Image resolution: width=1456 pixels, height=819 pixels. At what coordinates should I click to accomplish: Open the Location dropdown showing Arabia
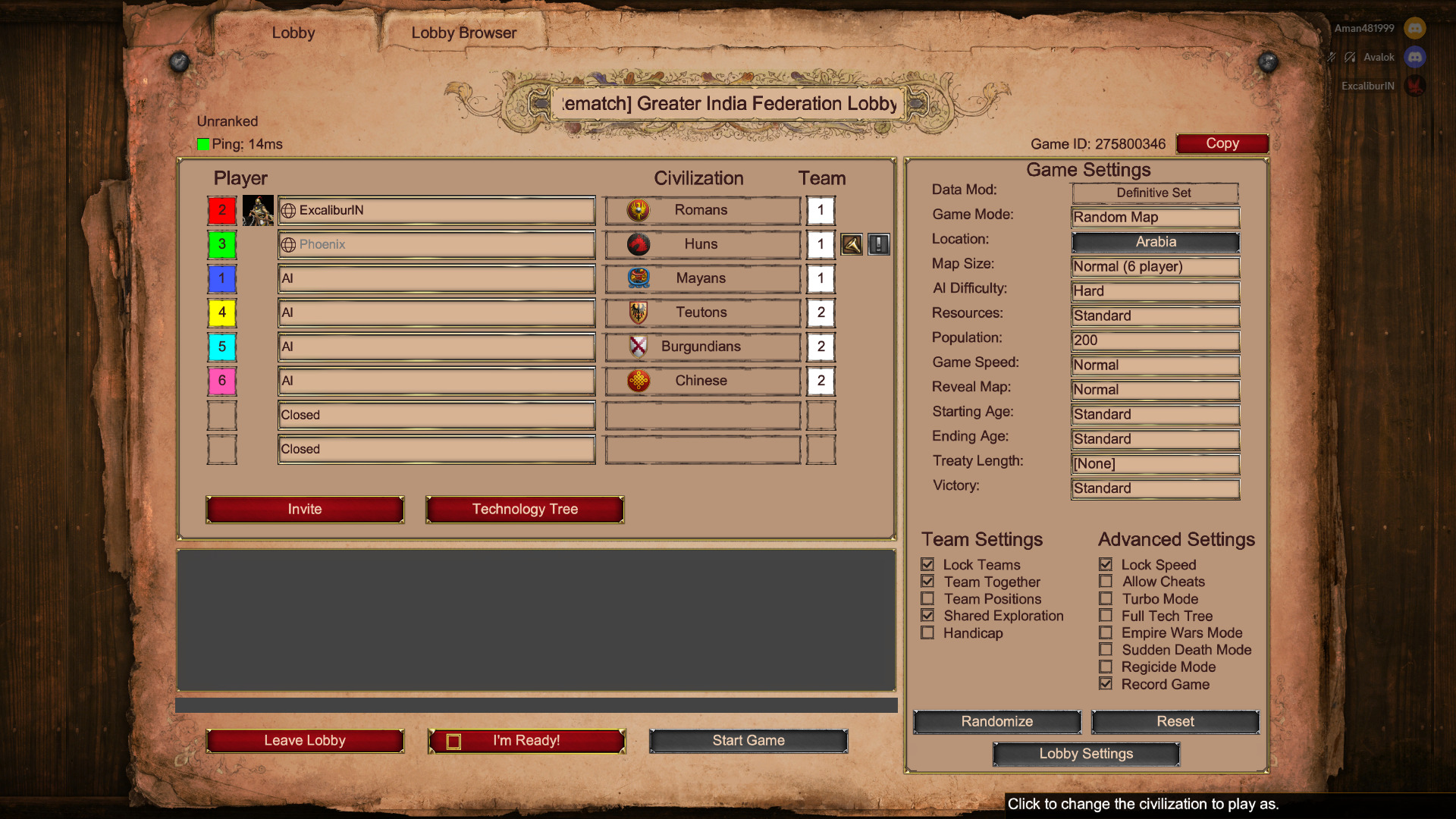coord(1155,242)
